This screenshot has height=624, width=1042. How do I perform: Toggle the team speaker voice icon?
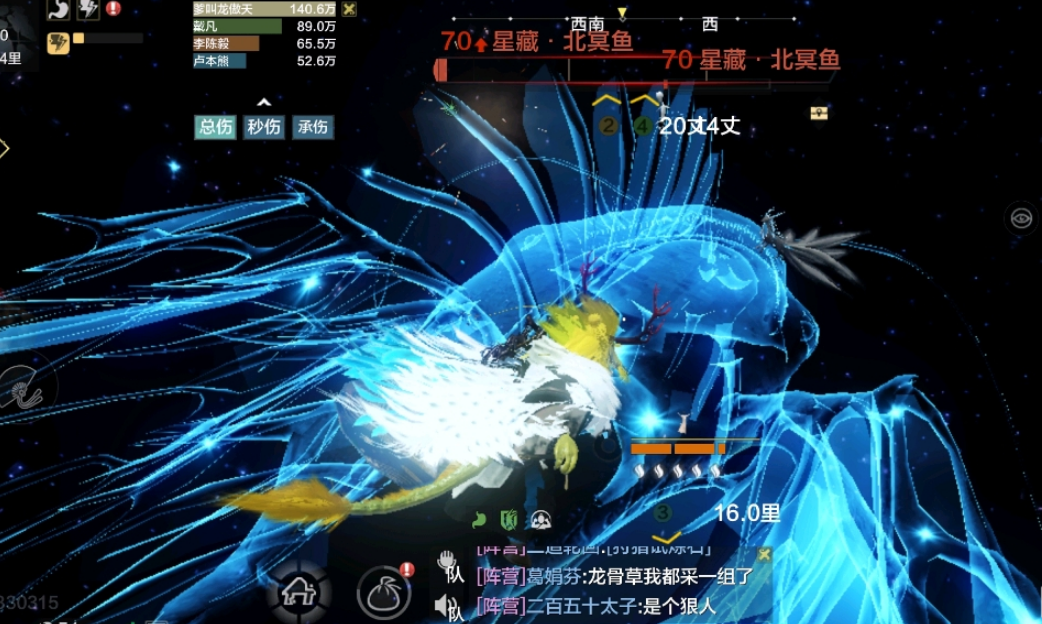(447, 604)
